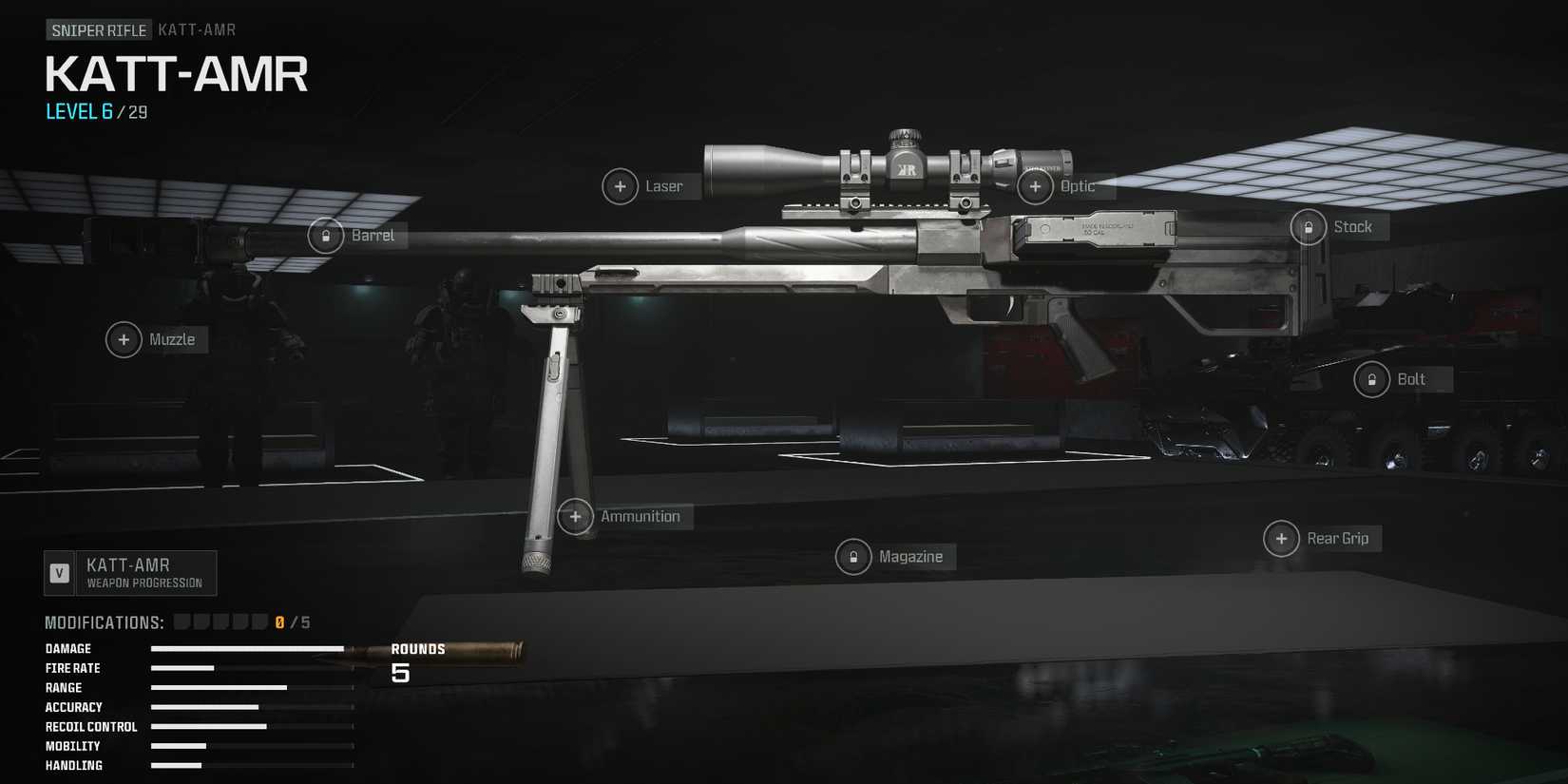Click the last Modifications slot pip
The width and height of the screenshot is (1568, 784).
(x=260, y=621)
